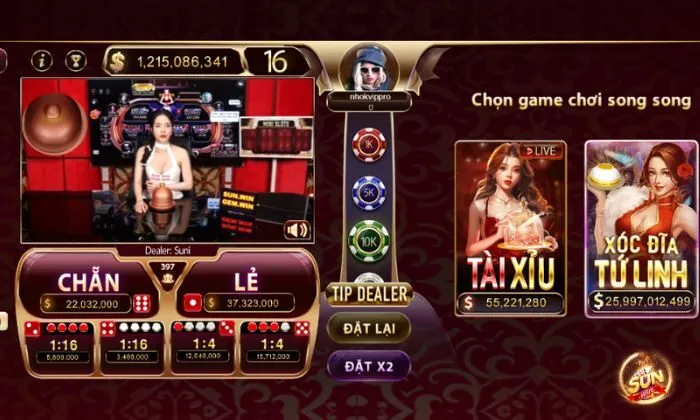This screenshot has width=700, height=420.
Task: Toggle the dealer stream sound speaker
Action: 296,230
